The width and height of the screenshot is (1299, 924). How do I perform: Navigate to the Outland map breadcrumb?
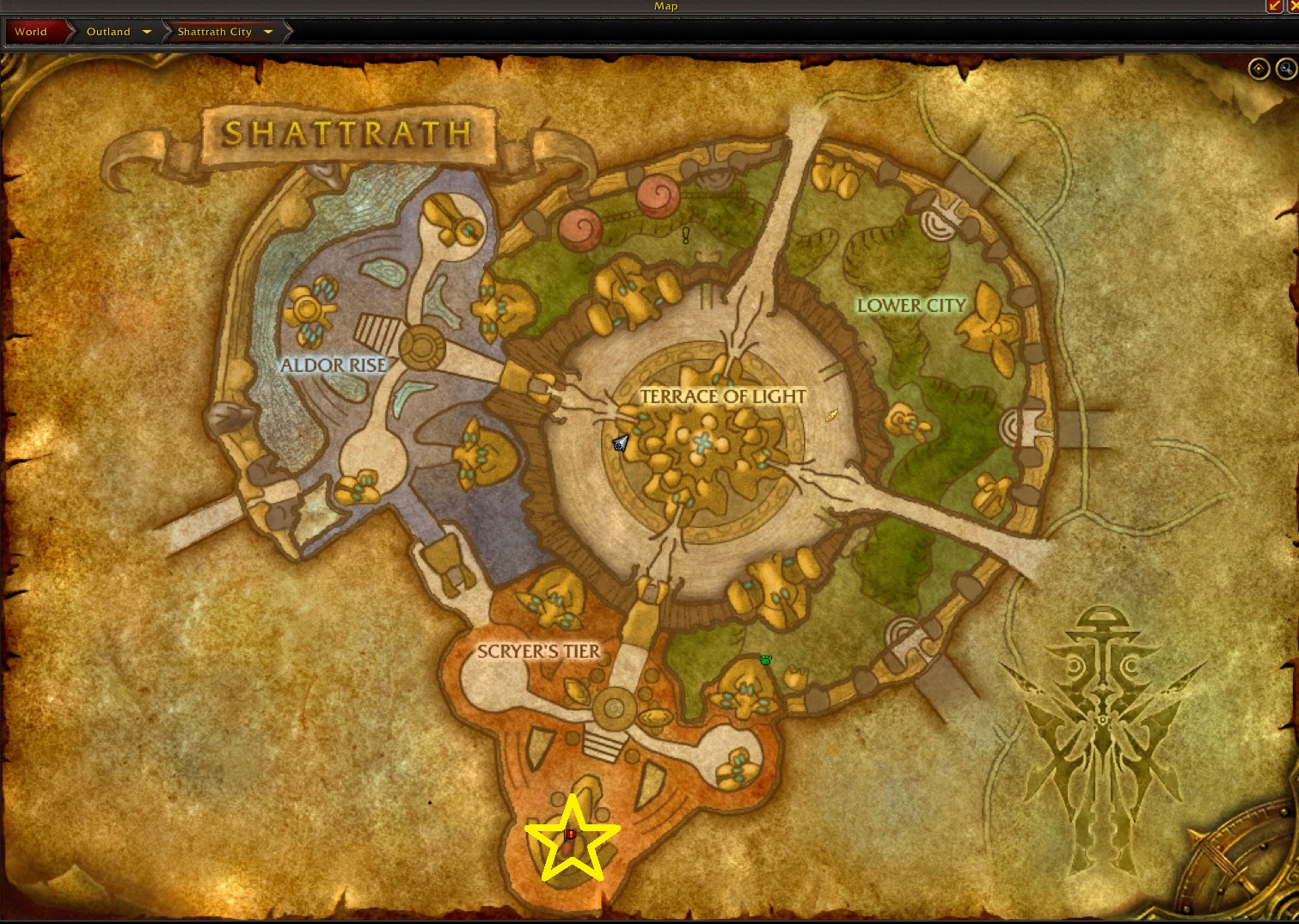(x=108, y=32)
